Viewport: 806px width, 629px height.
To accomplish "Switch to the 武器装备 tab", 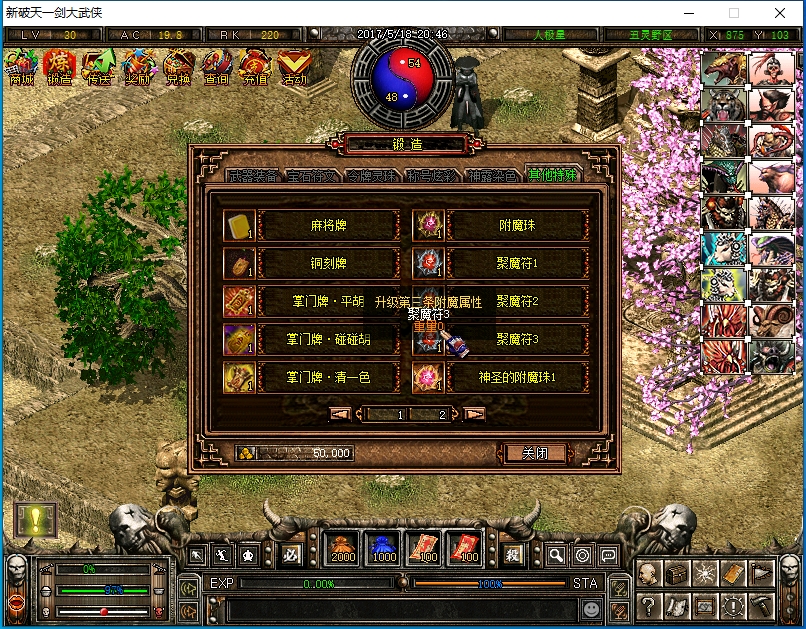I will 240,176.
